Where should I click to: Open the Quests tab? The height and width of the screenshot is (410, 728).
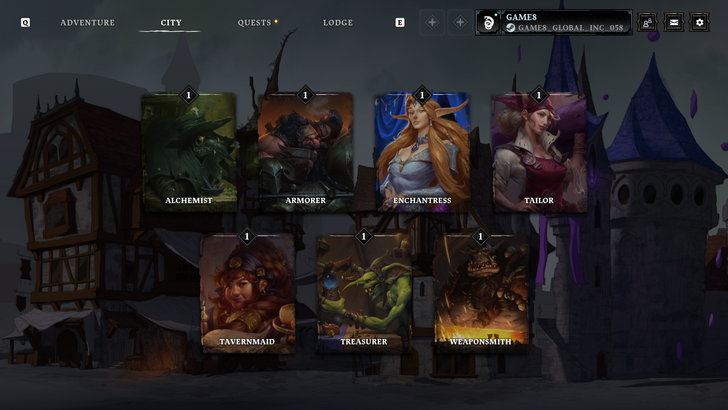tap(255, 23)
